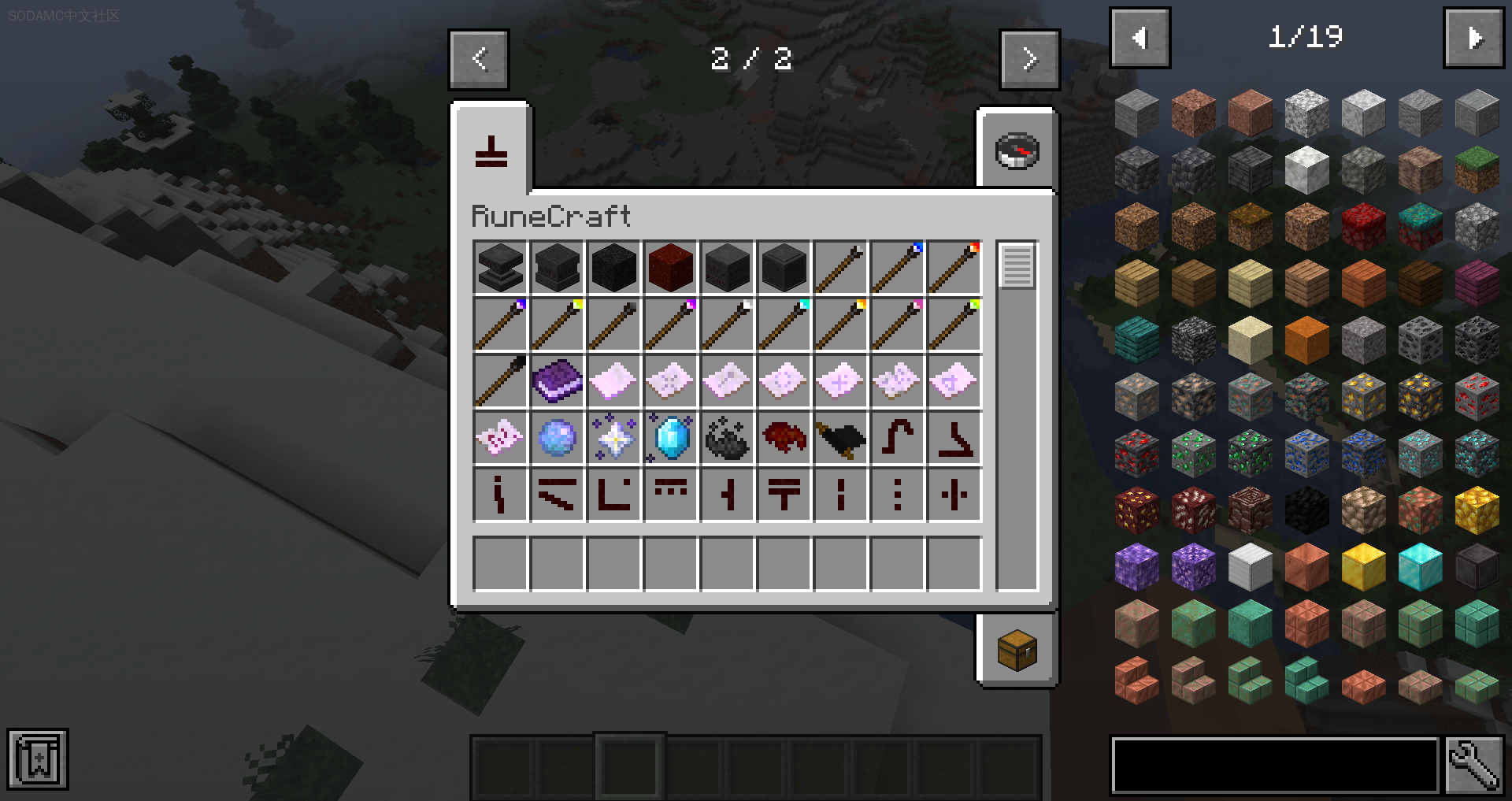This screenshot has height=801, width=1512.
Task: Show the next item list page
Action: (x=1473, y=38)
